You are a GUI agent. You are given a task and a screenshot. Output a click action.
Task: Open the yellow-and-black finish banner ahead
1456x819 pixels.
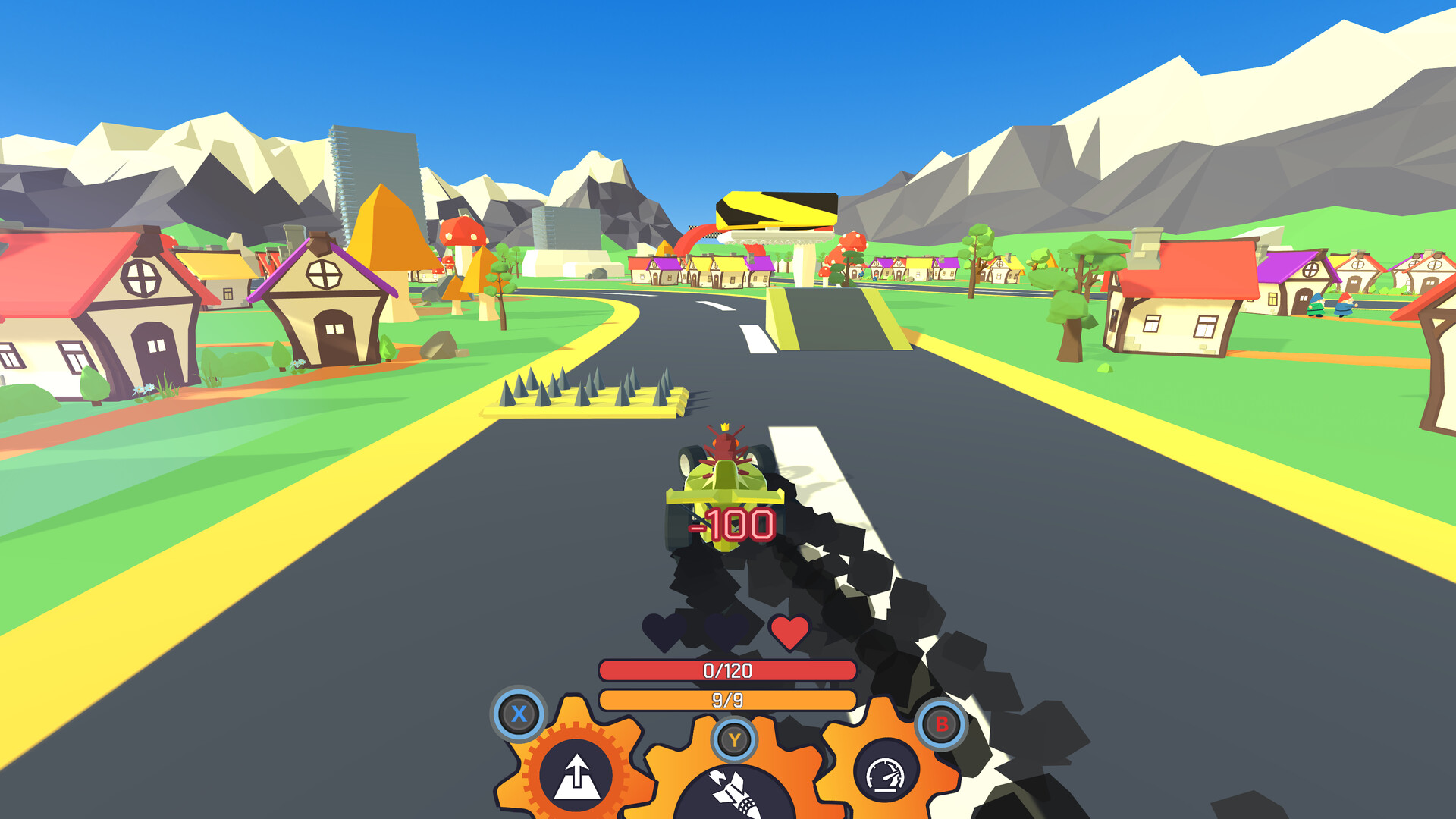775,210
